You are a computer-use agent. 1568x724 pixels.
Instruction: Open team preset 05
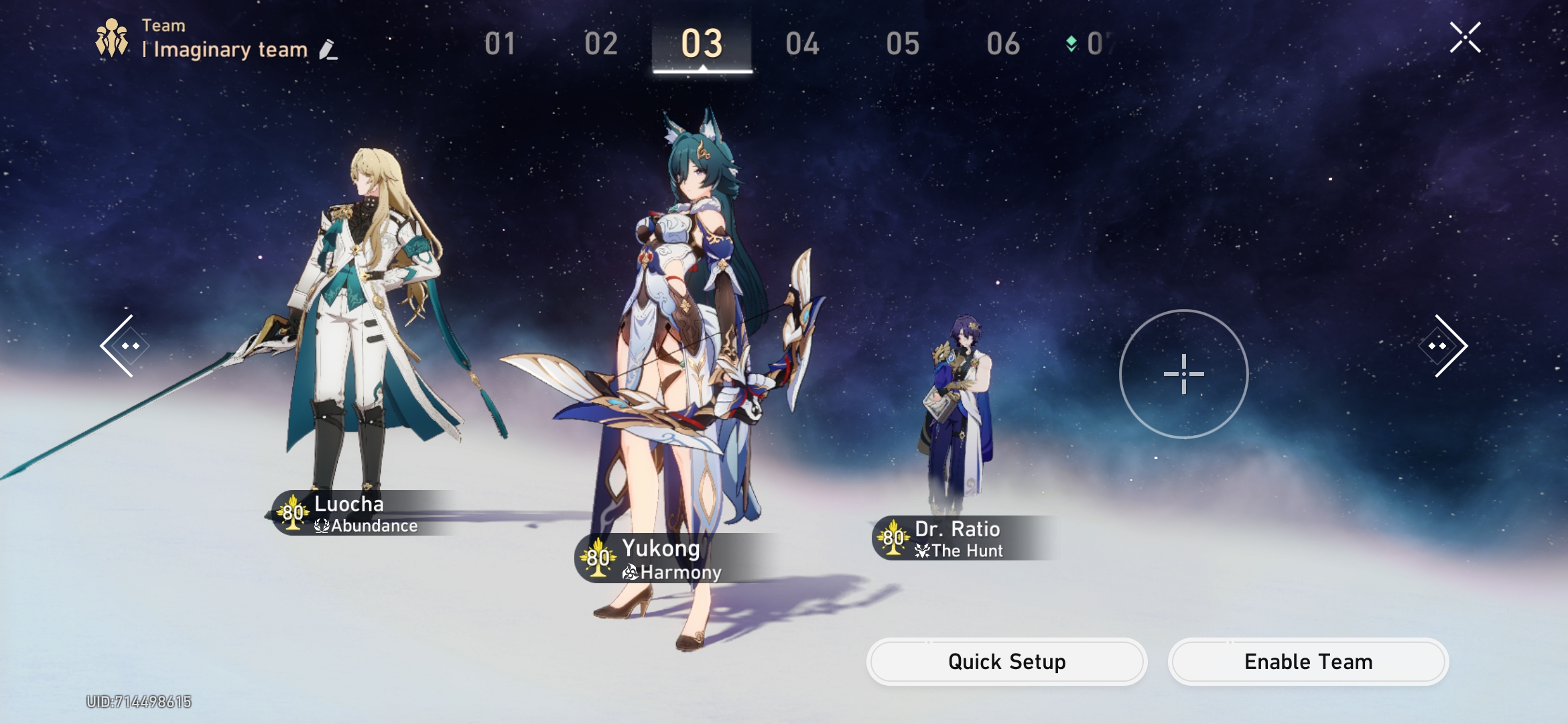(x=903, y=44)
